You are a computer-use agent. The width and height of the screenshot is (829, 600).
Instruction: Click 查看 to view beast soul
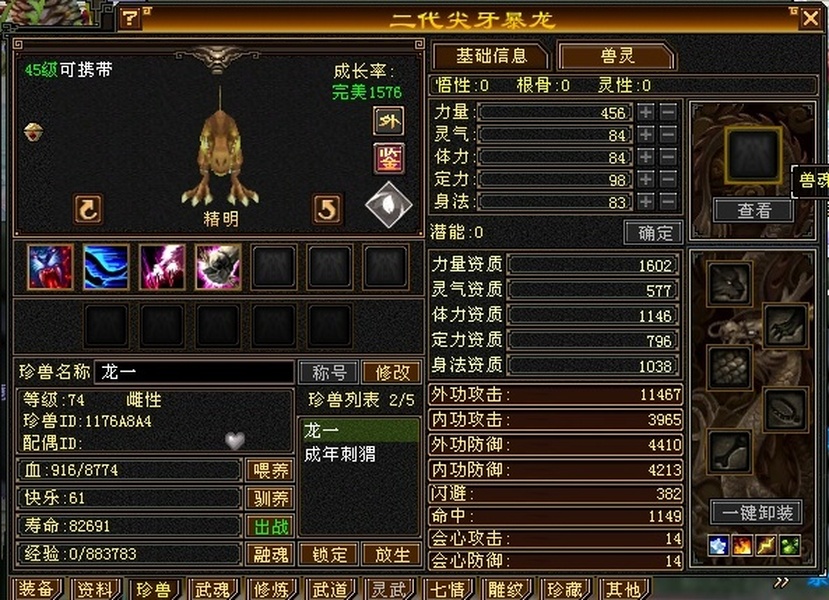point(753,210)
